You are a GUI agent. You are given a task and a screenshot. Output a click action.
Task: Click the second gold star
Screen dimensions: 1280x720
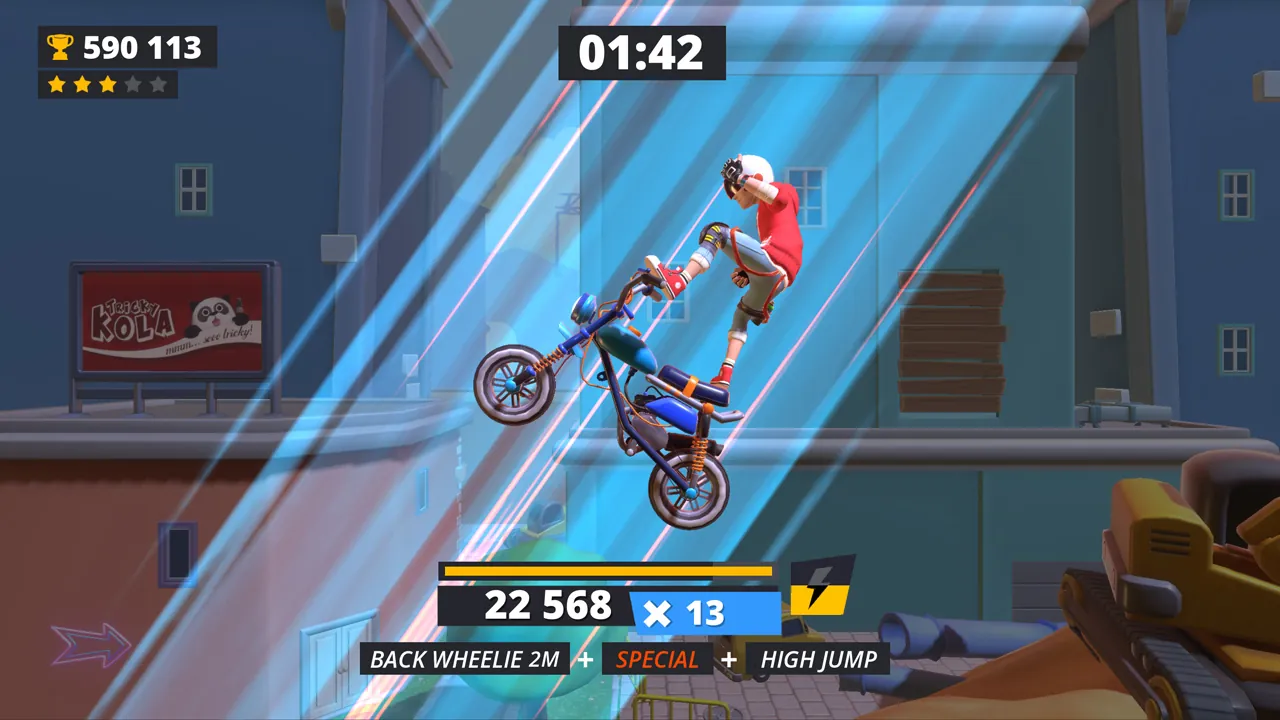tap(83, 85)
